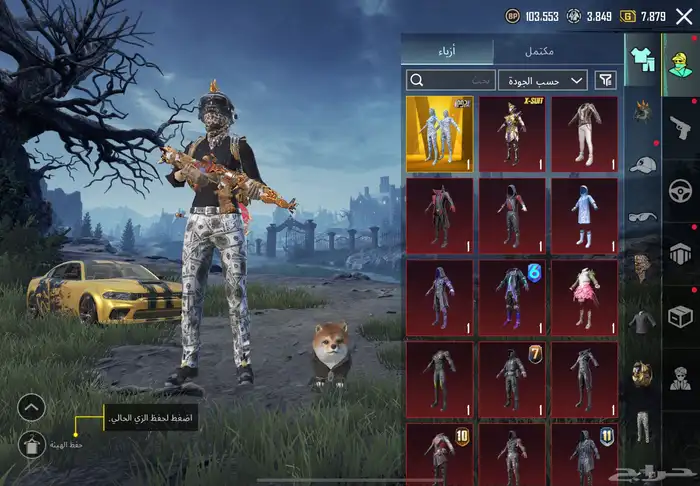Open the steering wheel vehicle category
This screenshot has height=486, width=700.
tap(681, 188)
